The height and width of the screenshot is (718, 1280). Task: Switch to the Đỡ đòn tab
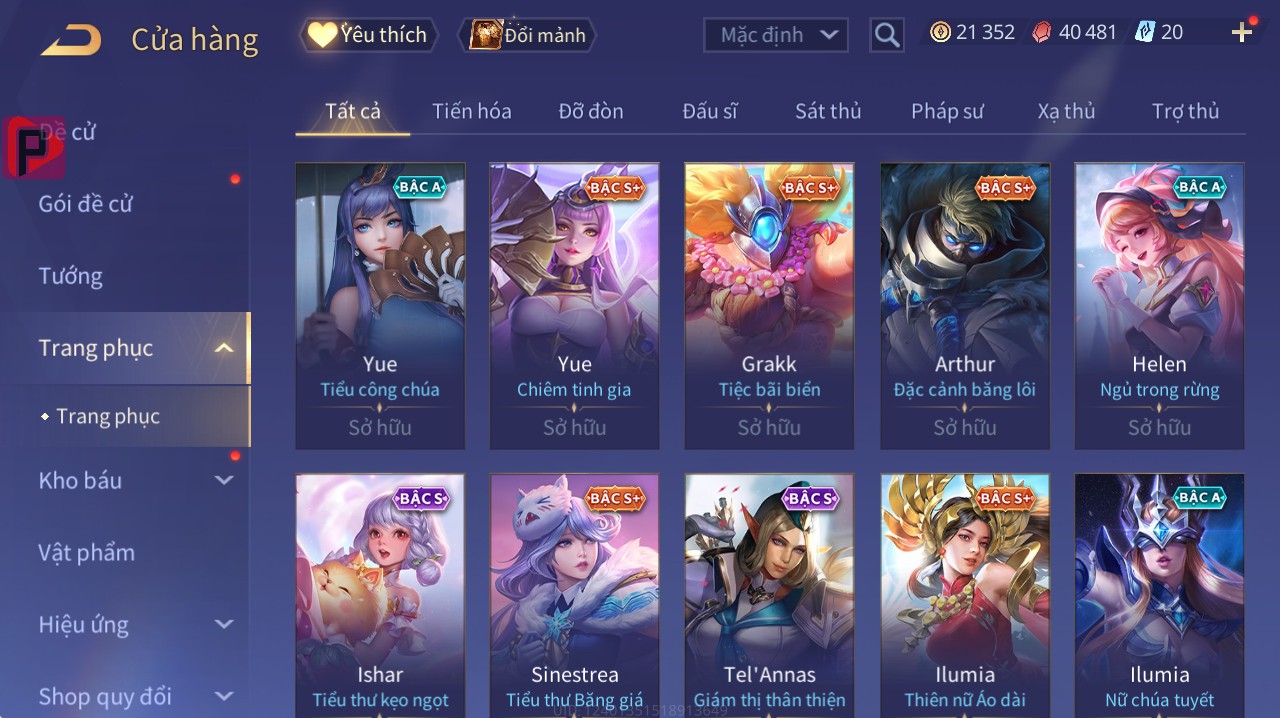(x=590, y=111)
